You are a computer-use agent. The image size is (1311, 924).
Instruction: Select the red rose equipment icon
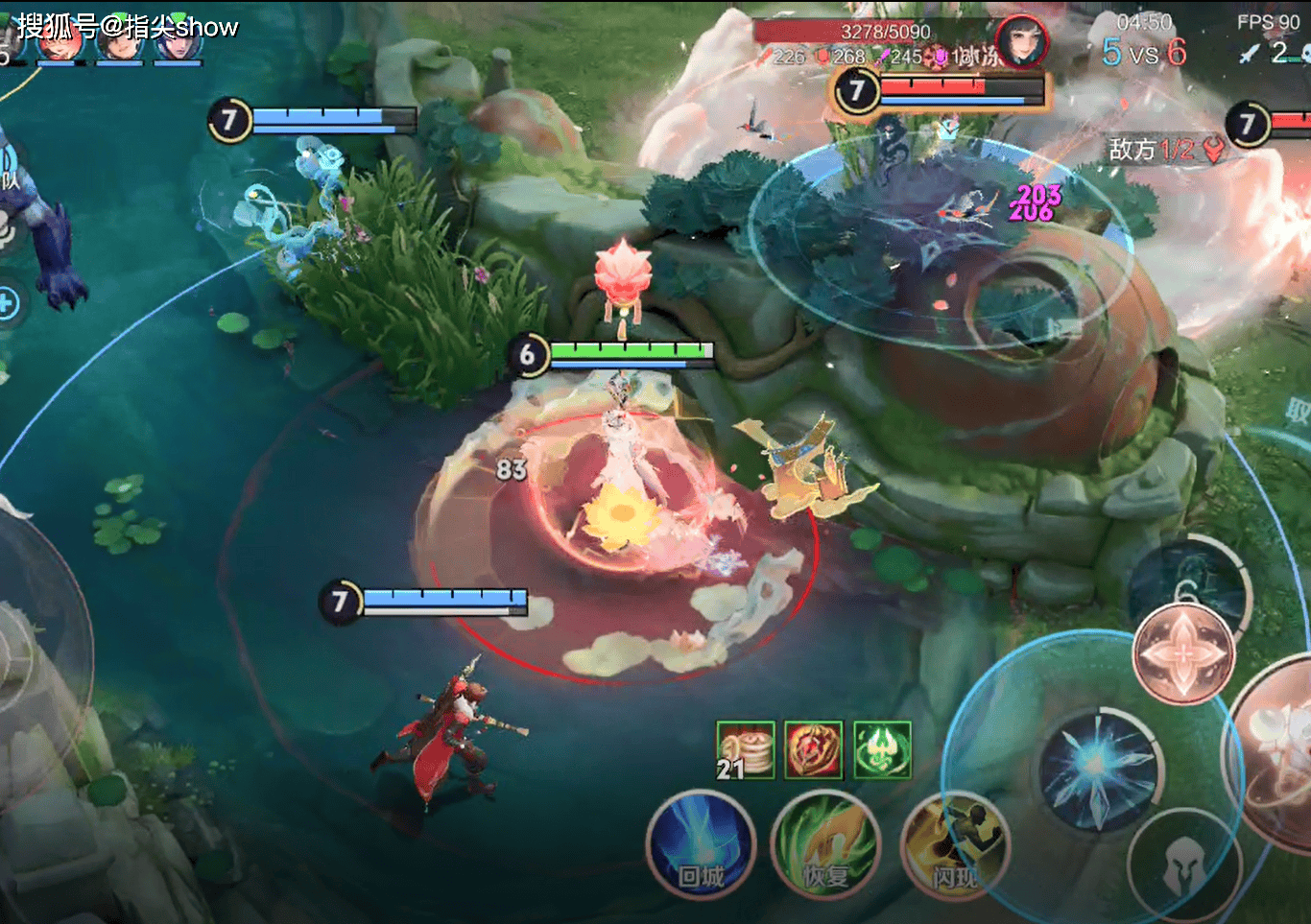click(x=813, y=749)
